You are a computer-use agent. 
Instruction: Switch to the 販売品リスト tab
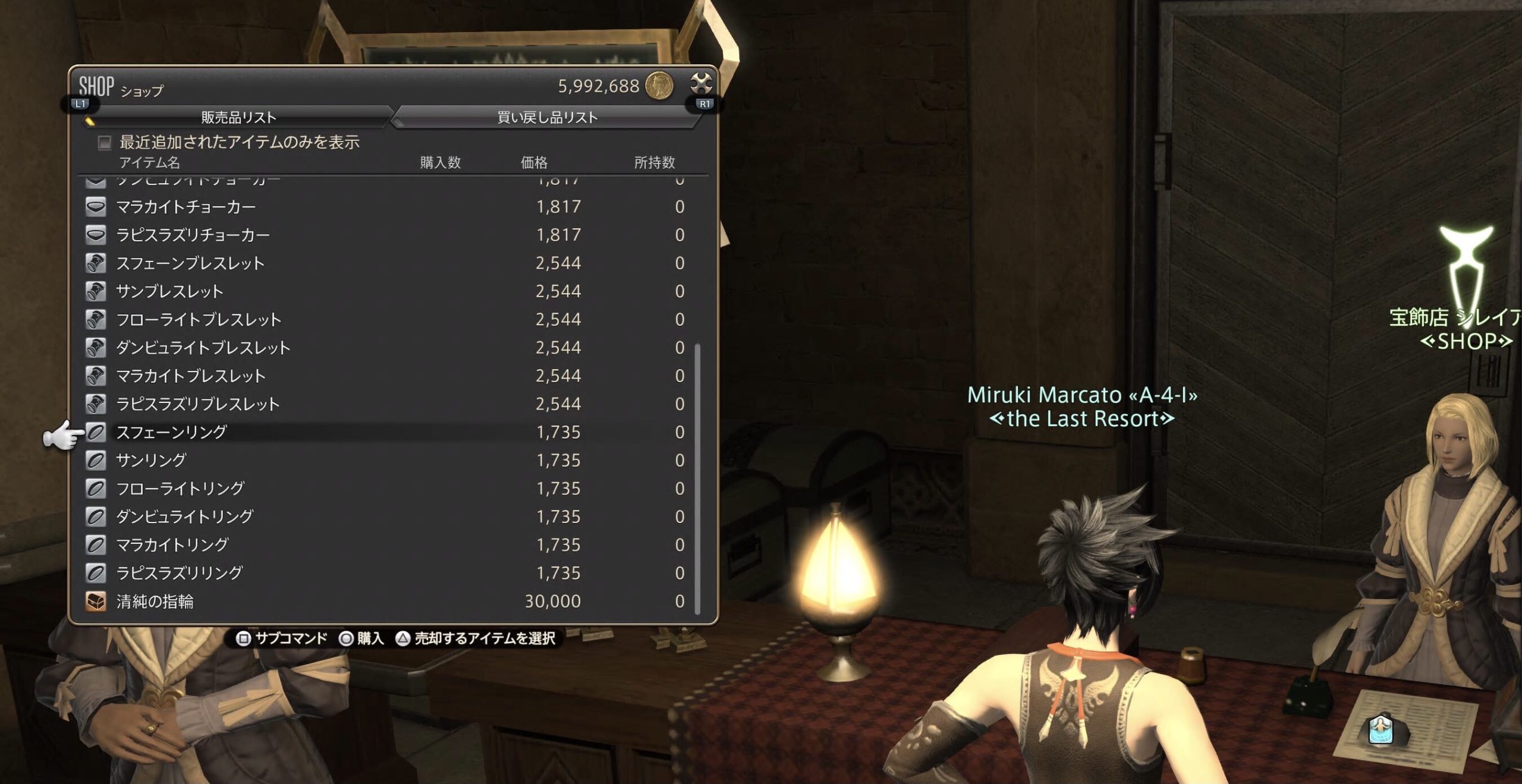click(x=238, y=117)
